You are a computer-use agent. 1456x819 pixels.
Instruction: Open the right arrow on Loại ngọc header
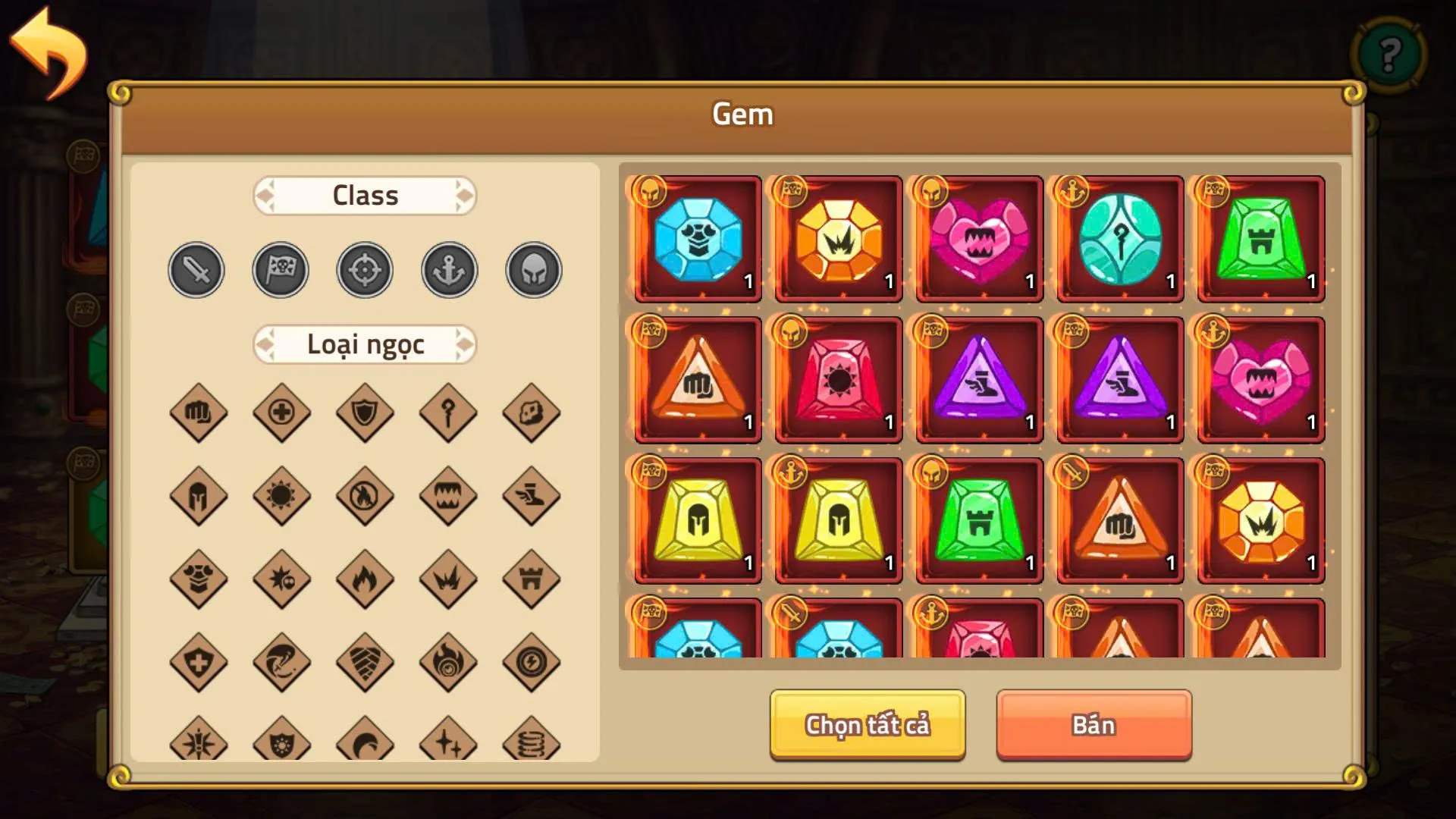pos(466,344)
